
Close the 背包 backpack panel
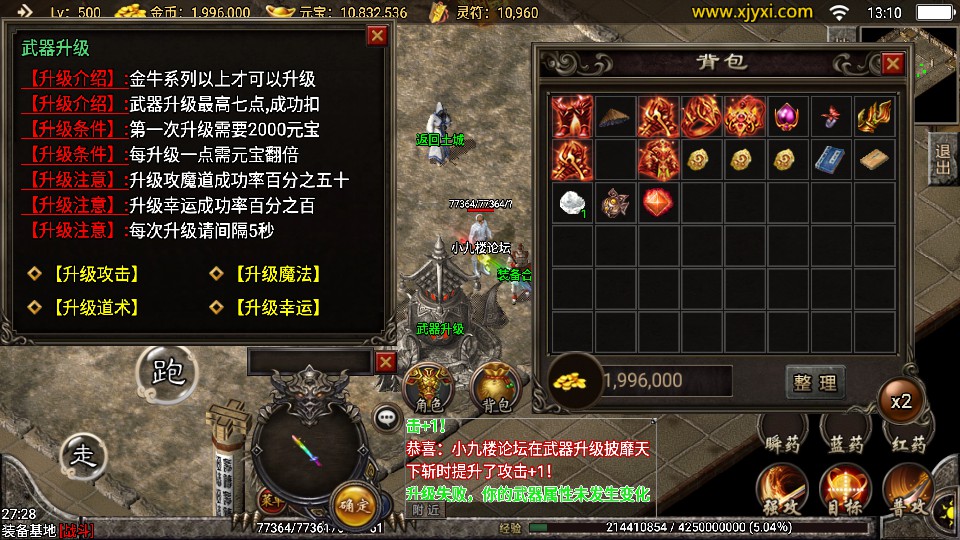892,64
